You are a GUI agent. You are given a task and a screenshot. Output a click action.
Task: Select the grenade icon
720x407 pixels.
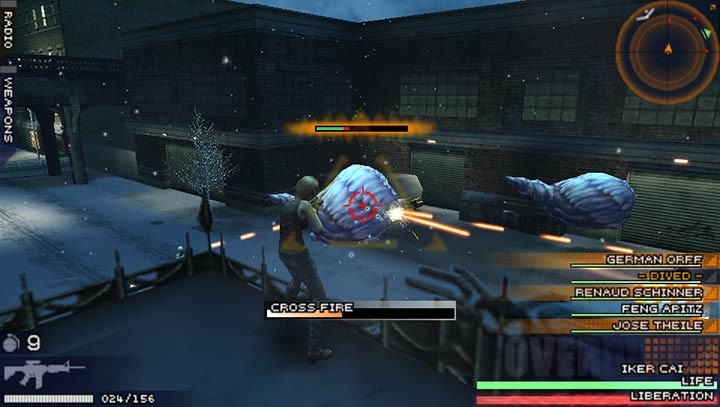pos(12,342)
